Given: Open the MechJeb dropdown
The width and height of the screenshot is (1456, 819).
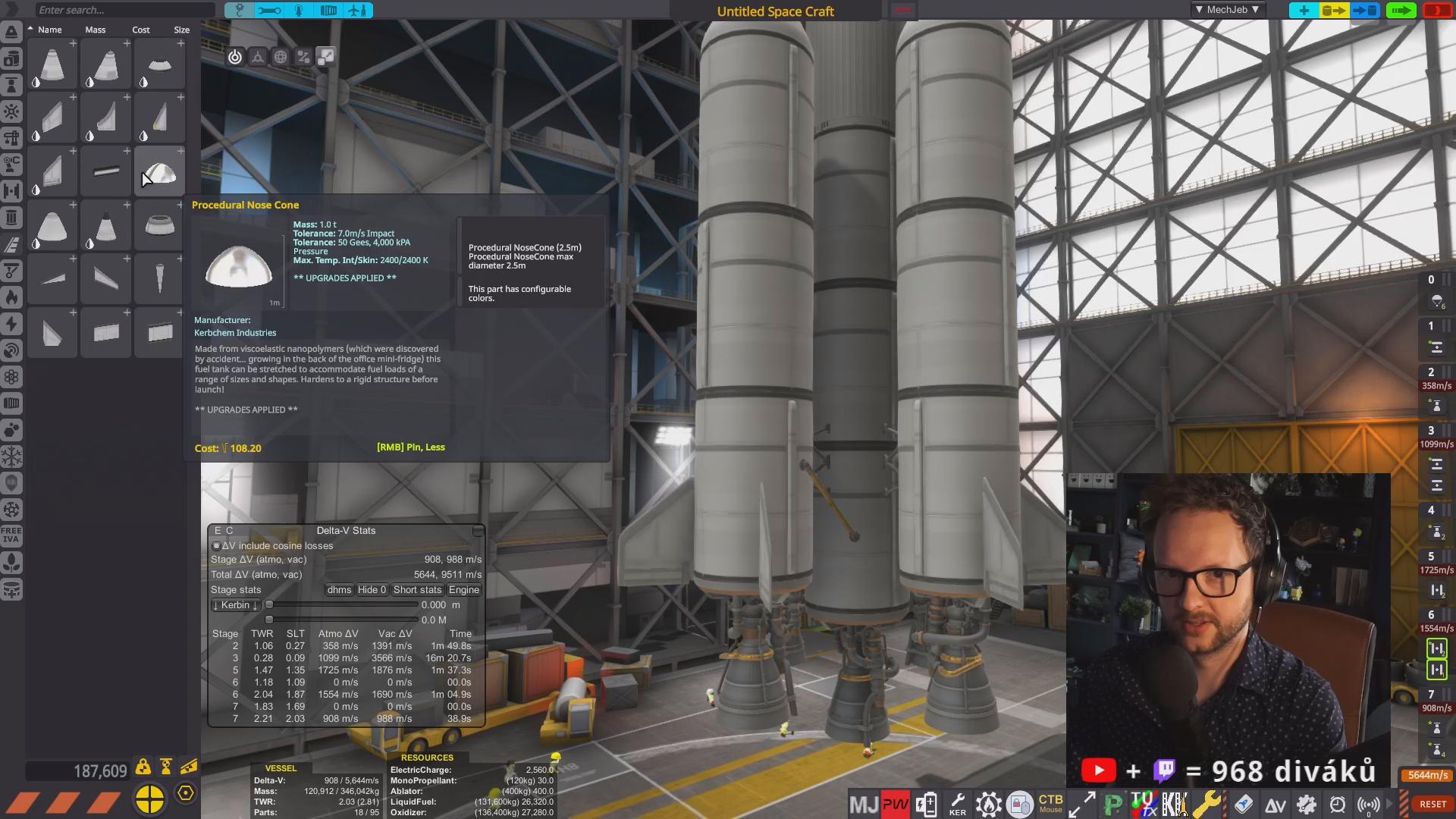Looking at the screenshot, I should click(1226, 10).
